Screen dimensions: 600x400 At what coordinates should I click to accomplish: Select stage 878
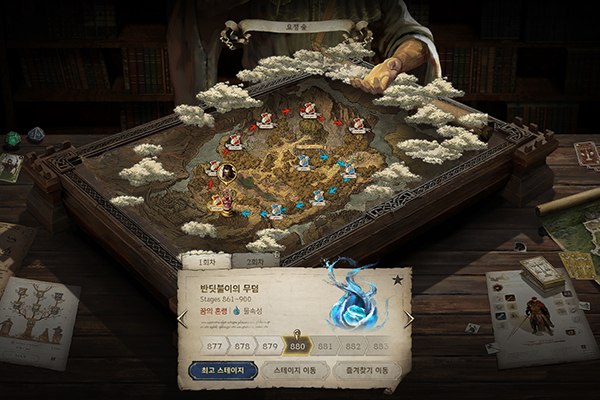click(x=241, y=346)
